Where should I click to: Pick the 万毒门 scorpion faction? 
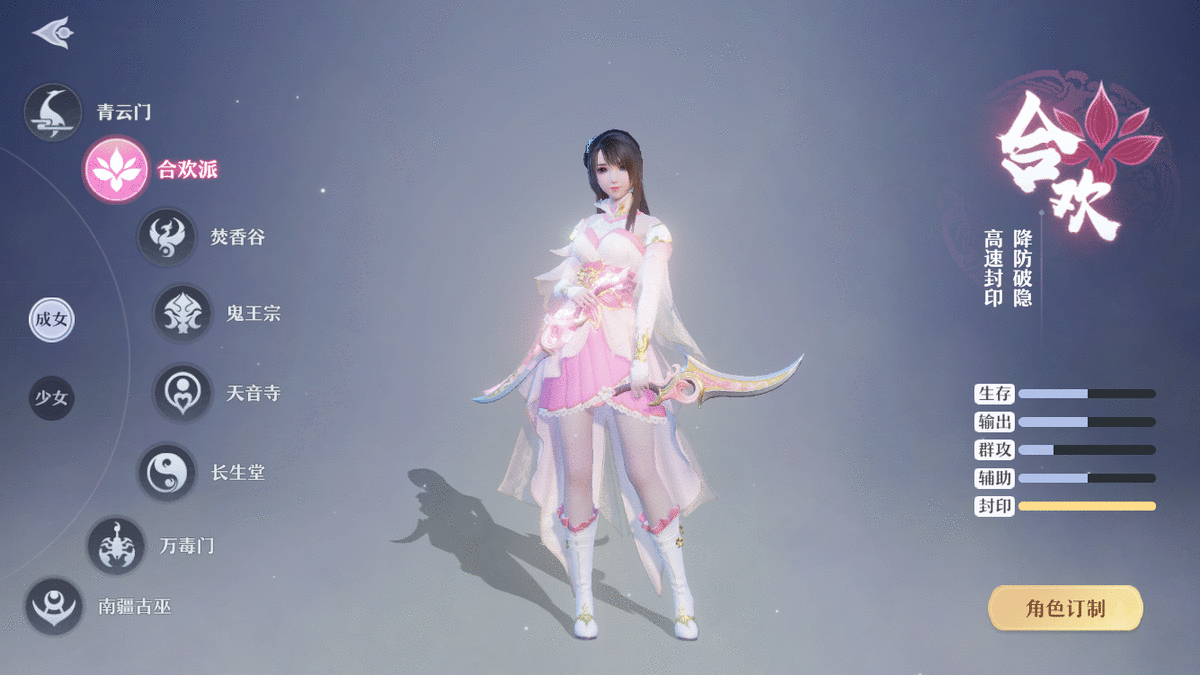pyautogui.click(x=117, y=546)
